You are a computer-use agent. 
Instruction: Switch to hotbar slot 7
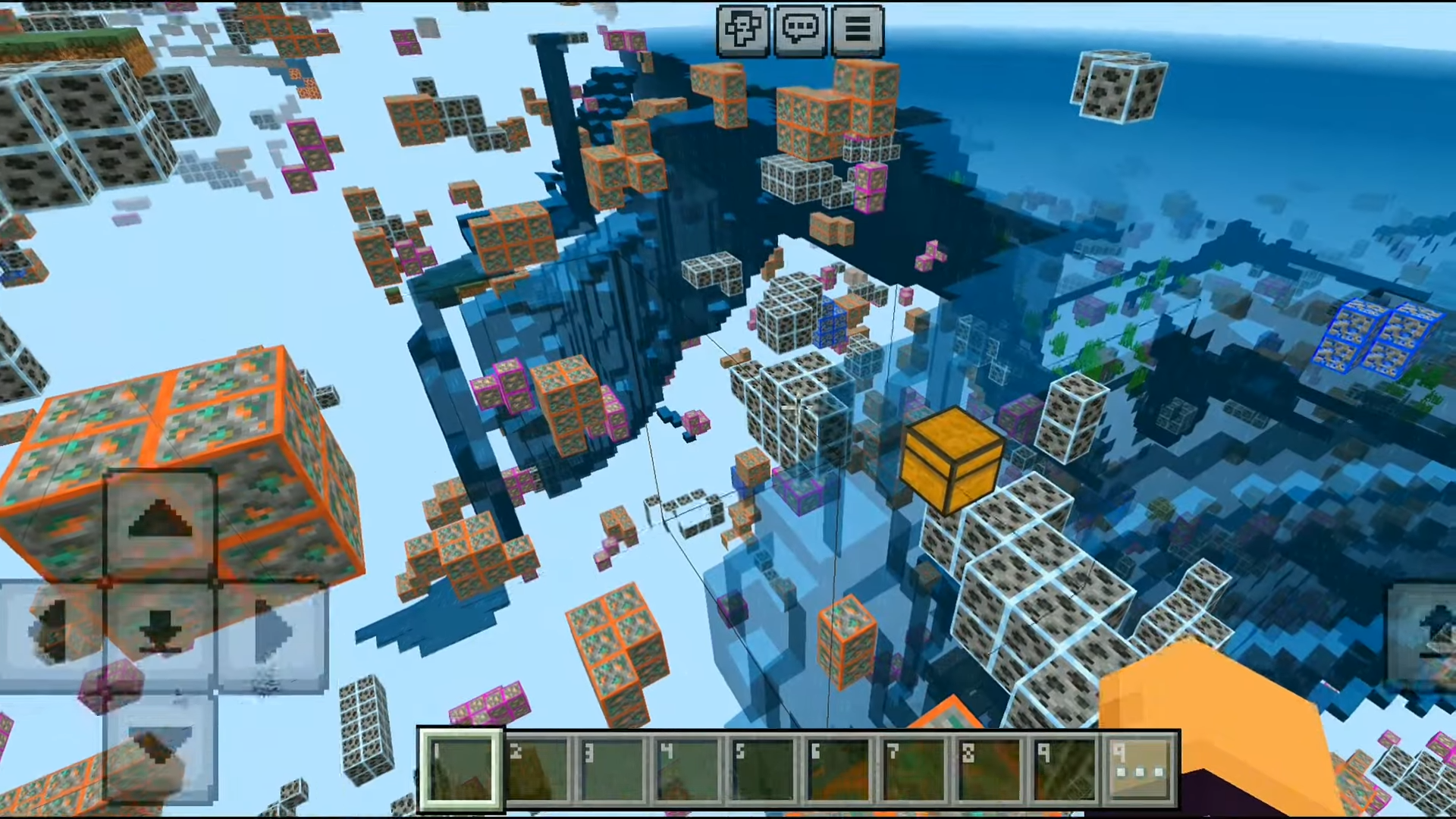[x=915, y=770]
